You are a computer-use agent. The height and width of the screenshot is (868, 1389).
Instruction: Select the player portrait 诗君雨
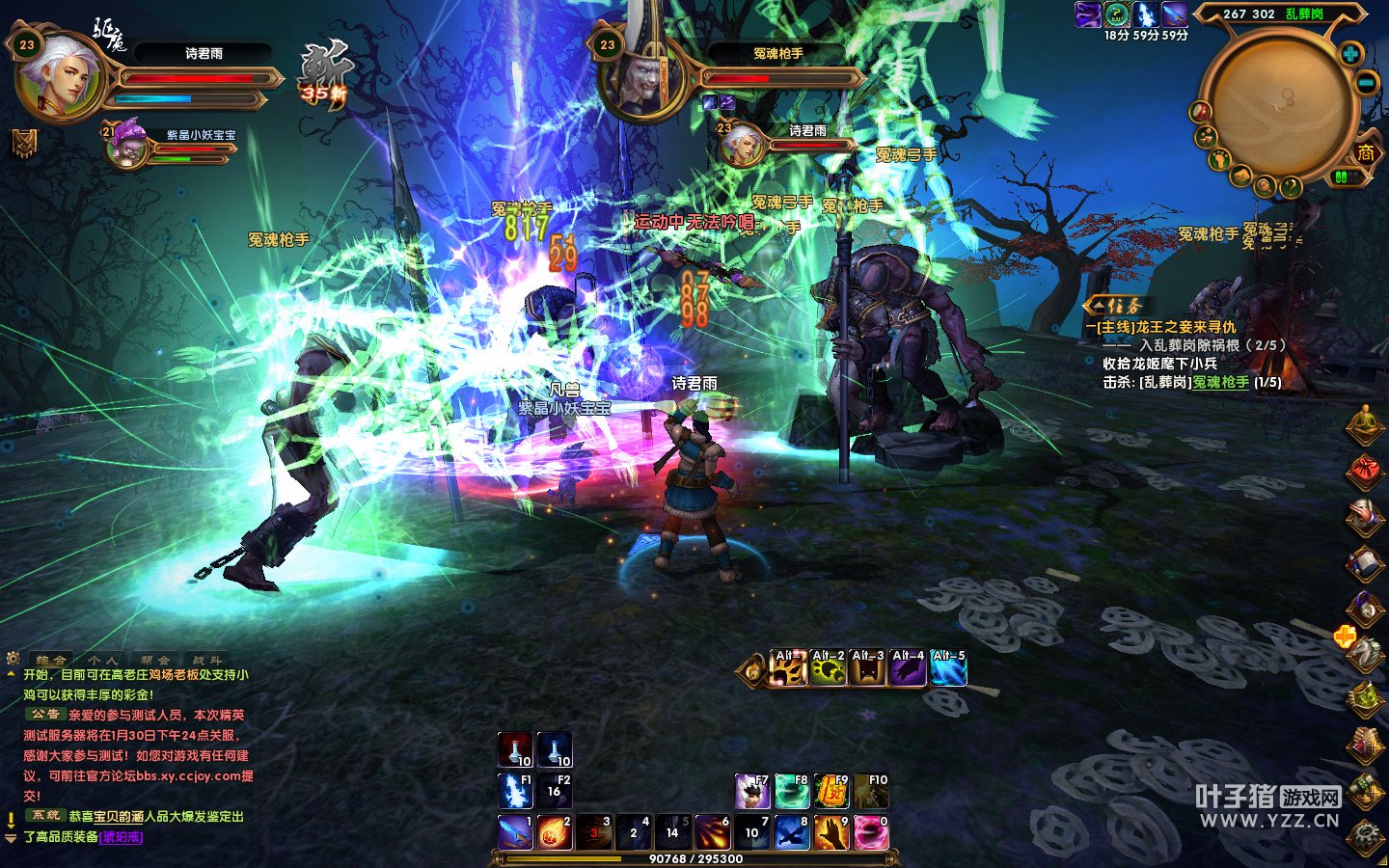pos(60,75)
